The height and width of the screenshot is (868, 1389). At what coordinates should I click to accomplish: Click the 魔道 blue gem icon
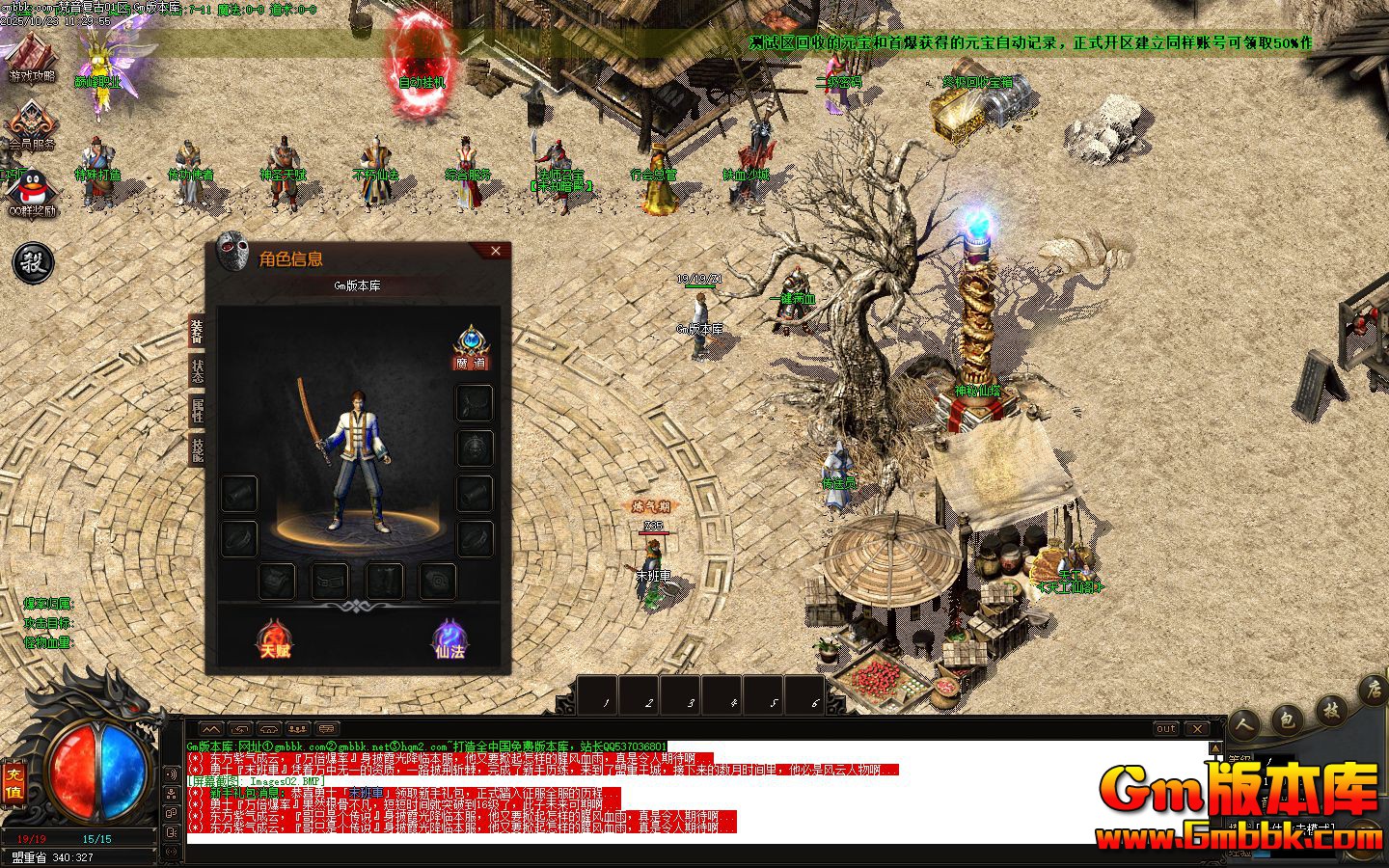pos(471,344)
